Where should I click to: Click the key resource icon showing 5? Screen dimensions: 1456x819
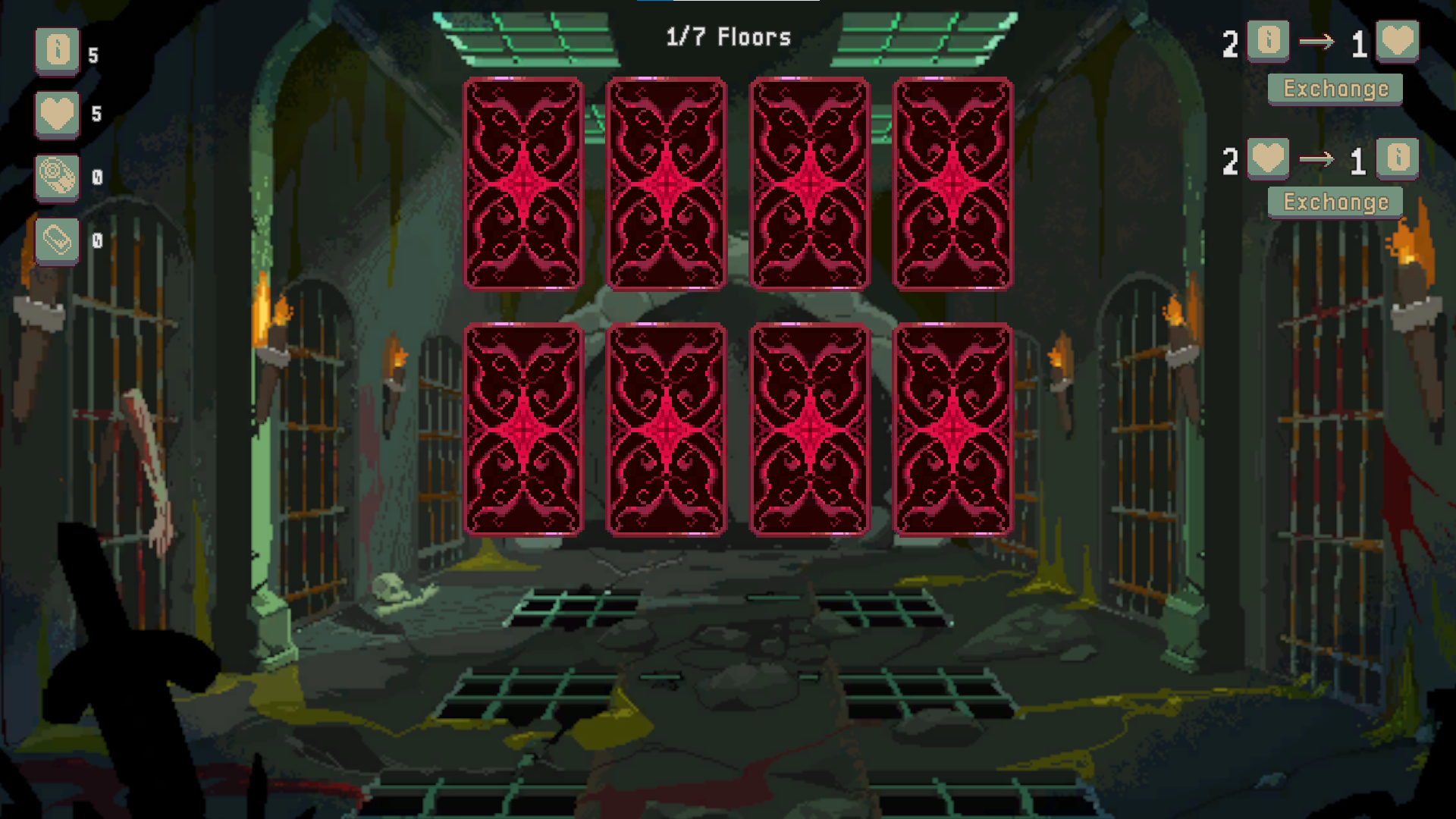point(58,51)
